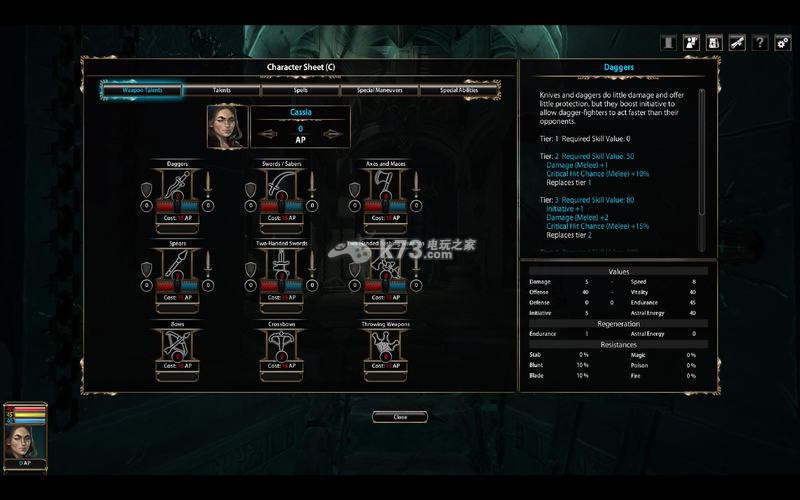
Task: Click Cassia's portrait in the character sheet
Action: [225, 127]
